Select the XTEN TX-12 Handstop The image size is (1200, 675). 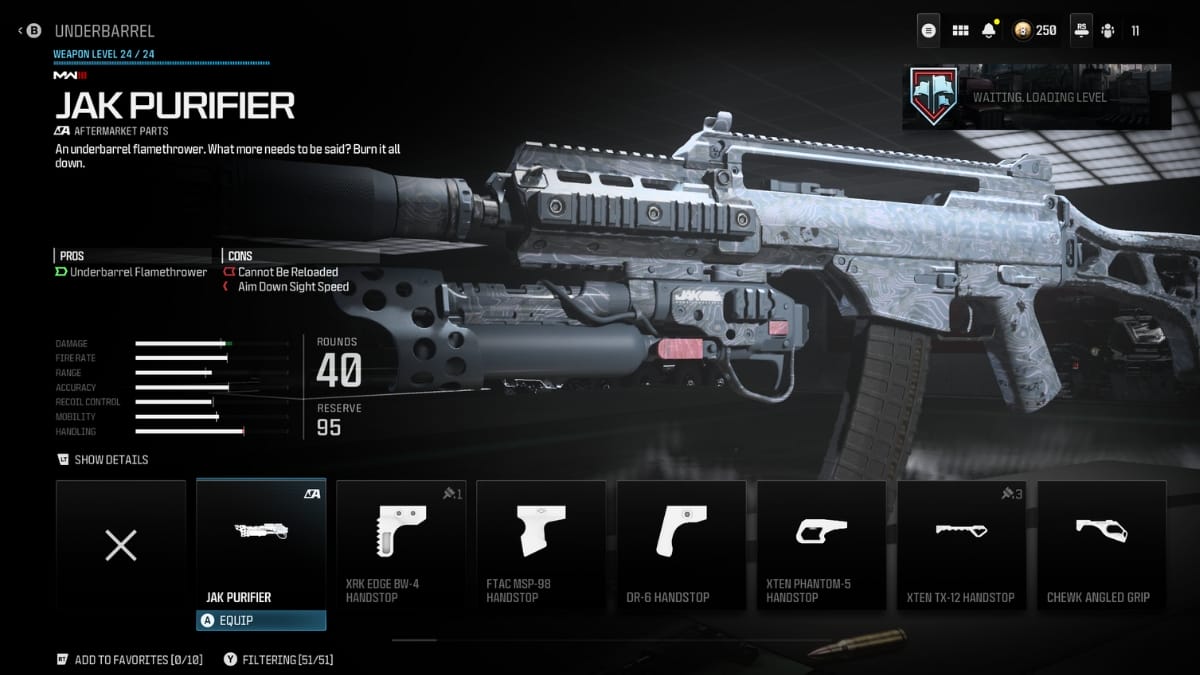[961, 544]
